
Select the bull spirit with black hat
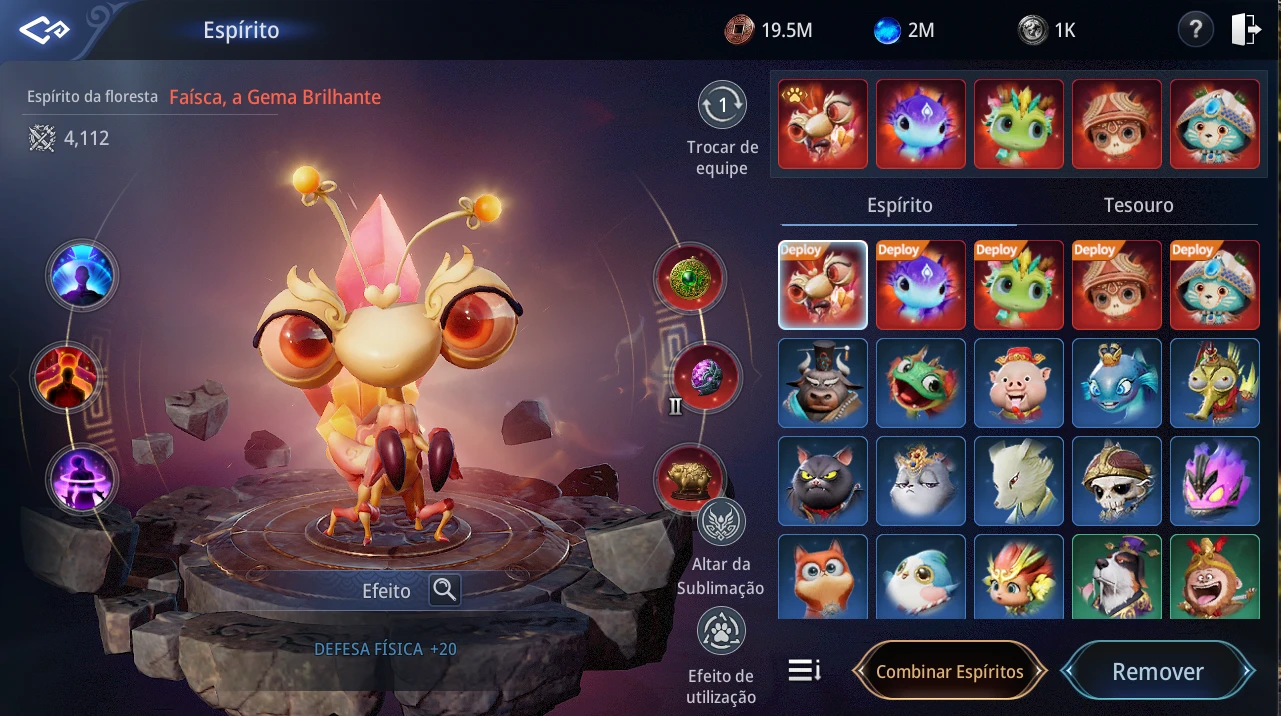pos(823,383)
